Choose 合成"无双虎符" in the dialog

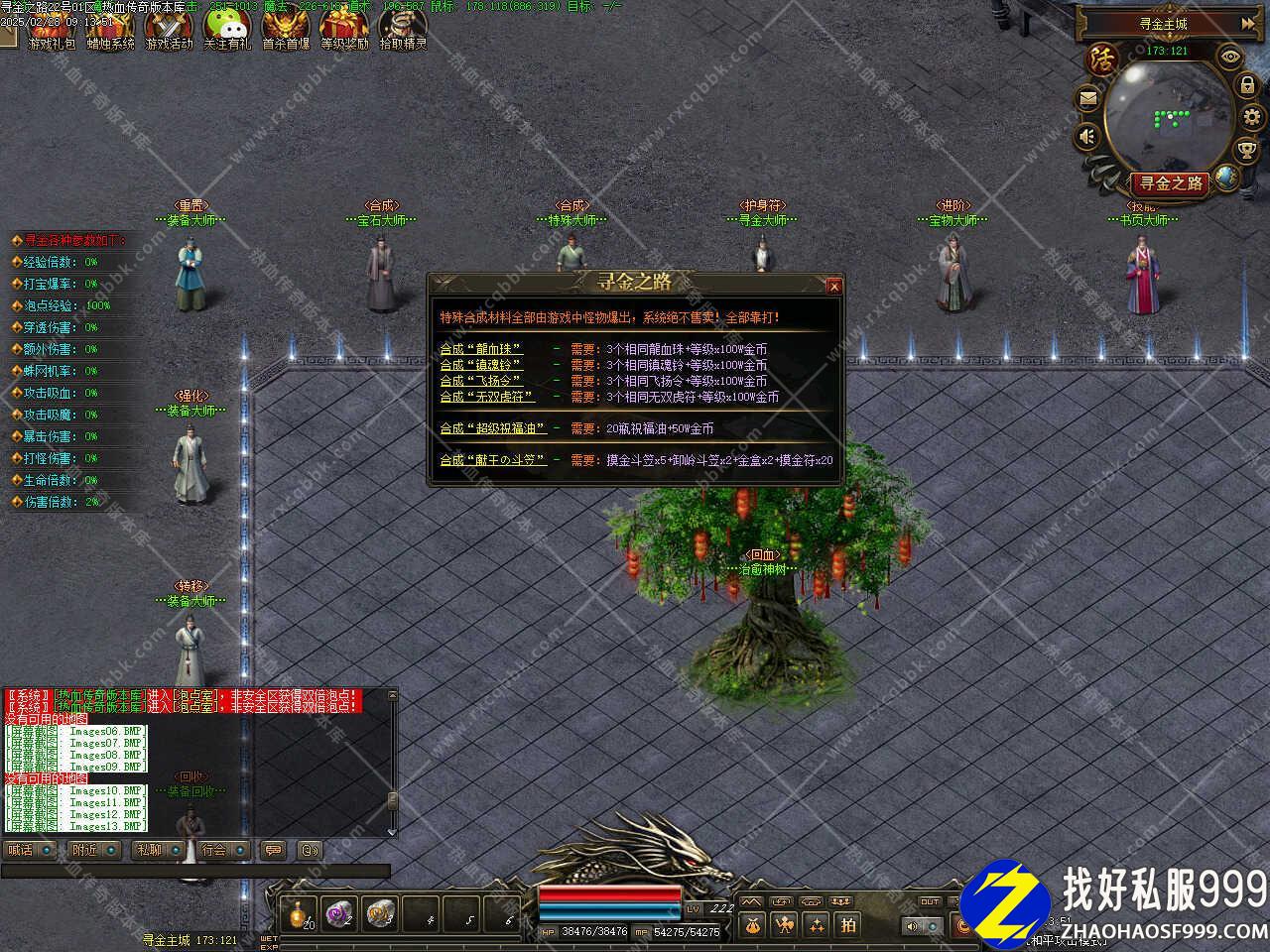487,397
